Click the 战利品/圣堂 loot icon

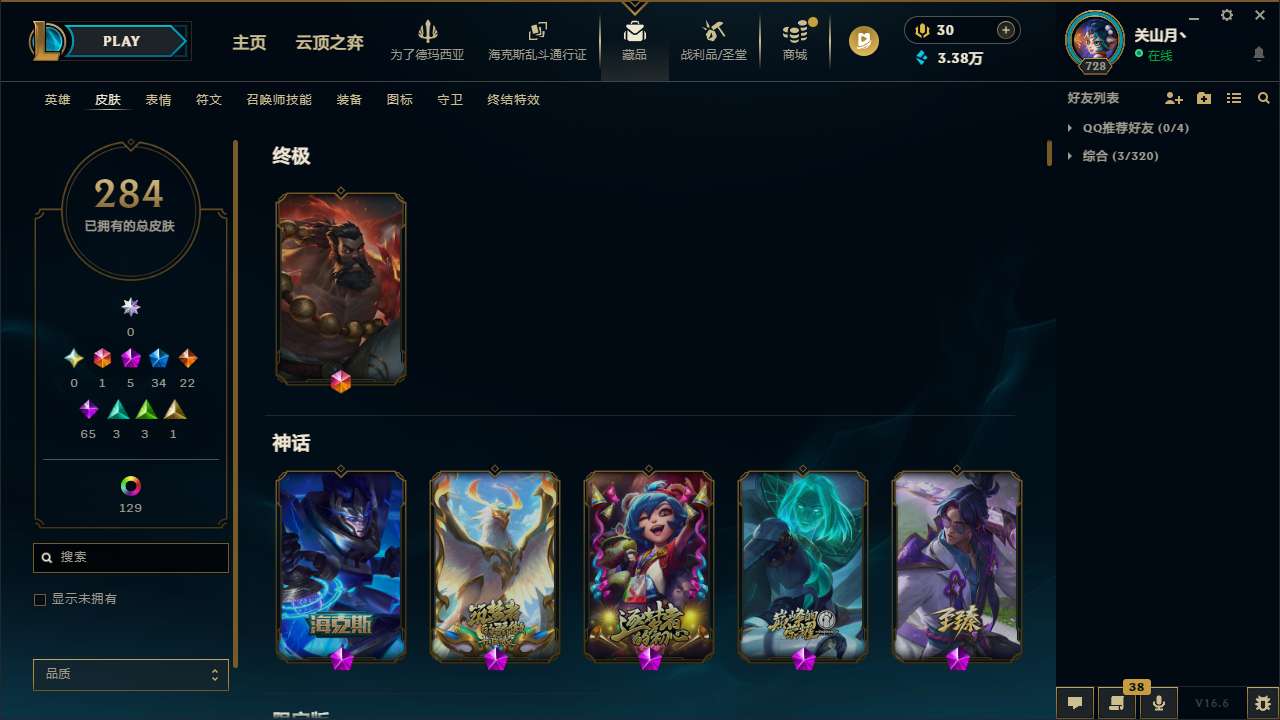(x=713, y=32)
